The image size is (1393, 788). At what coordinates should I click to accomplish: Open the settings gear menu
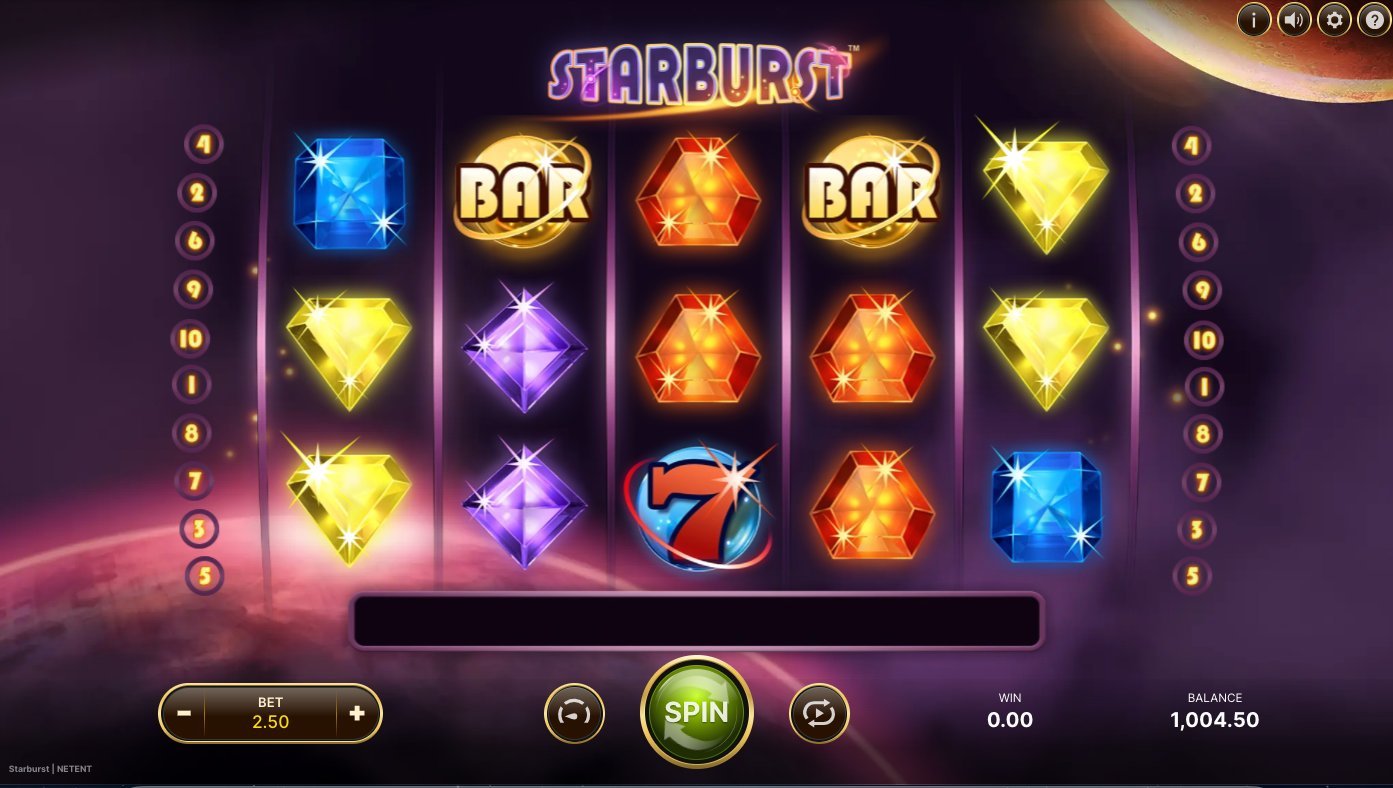1333,19
